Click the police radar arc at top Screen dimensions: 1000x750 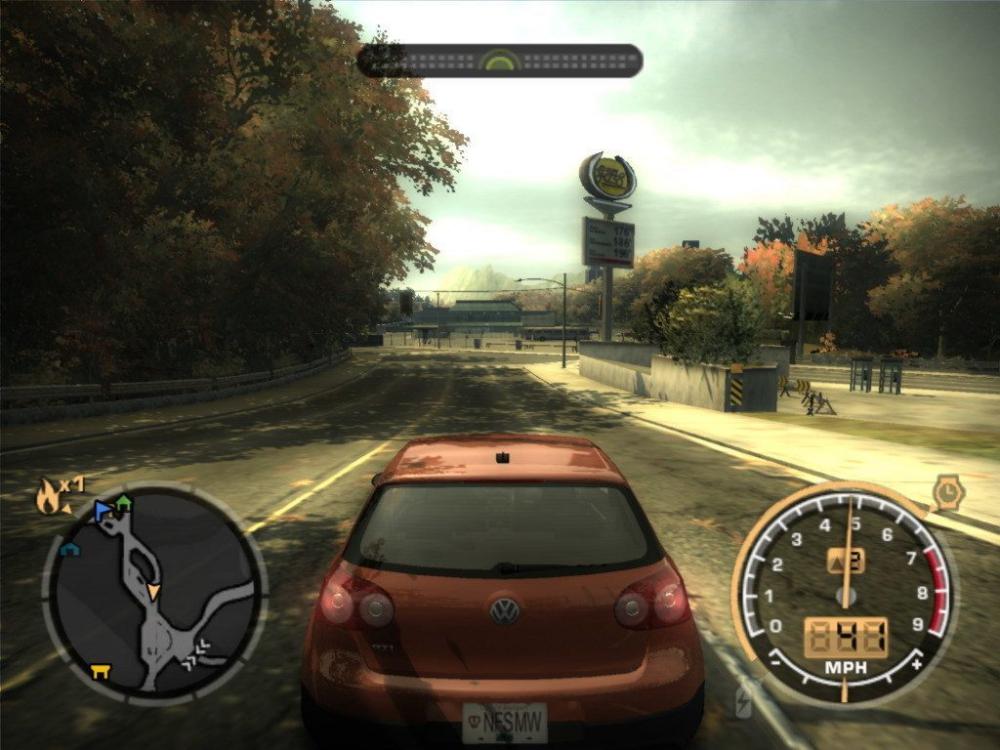(x=500, y=61)
